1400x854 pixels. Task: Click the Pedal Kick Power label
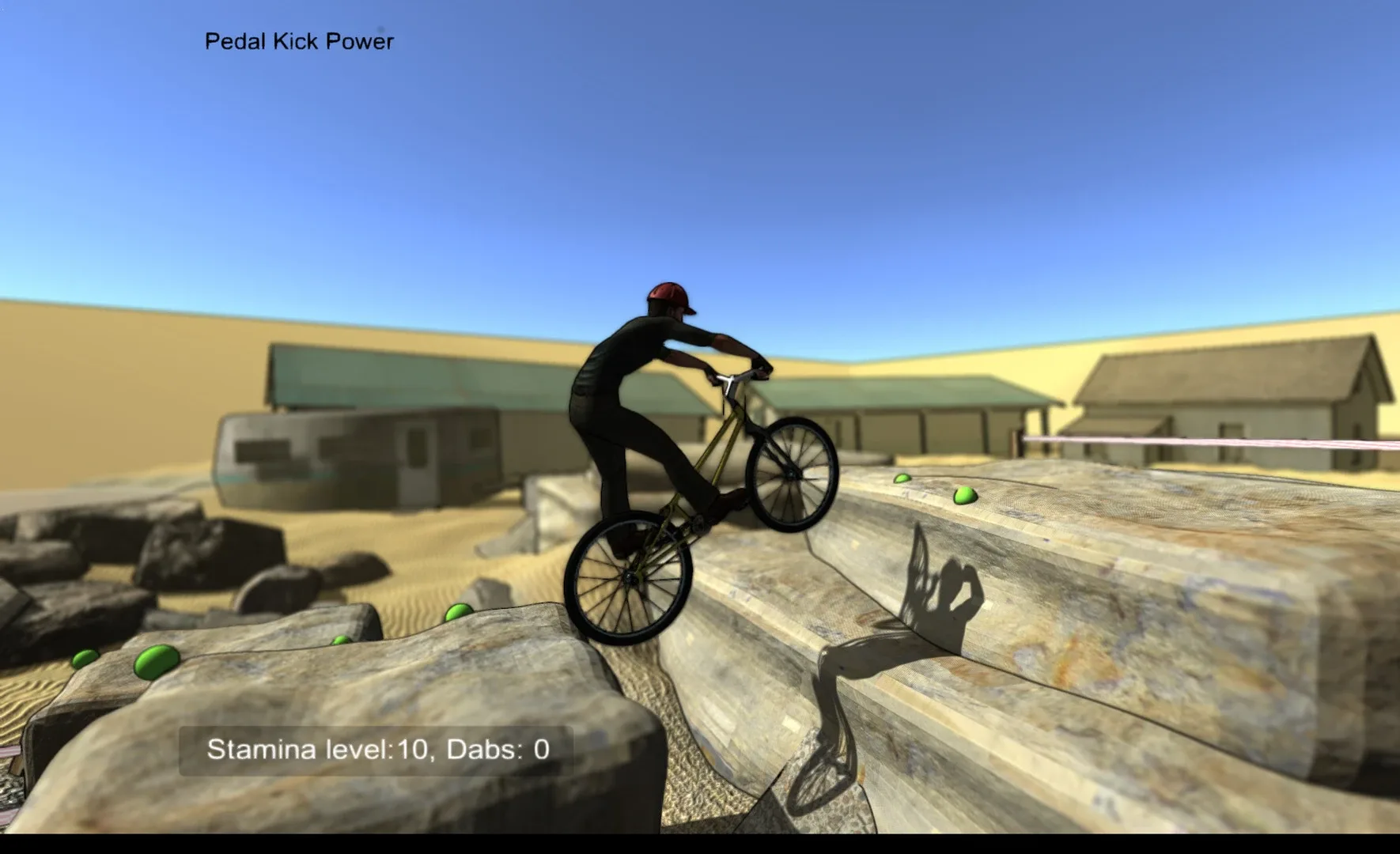pyautogui.click(x=298, y=40)
